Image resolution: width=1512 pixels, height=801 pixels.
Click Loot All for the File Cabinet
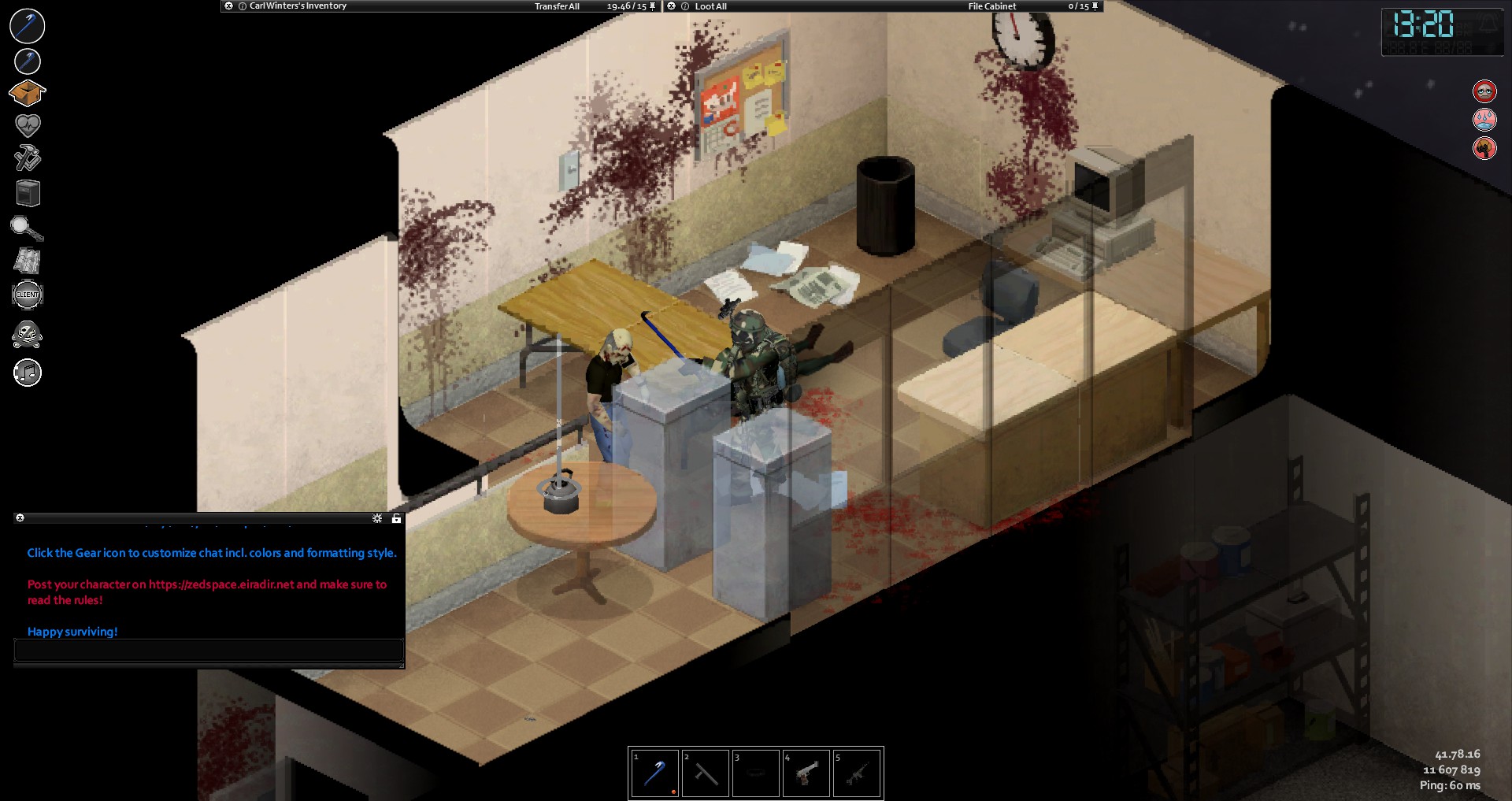point(710,6)
